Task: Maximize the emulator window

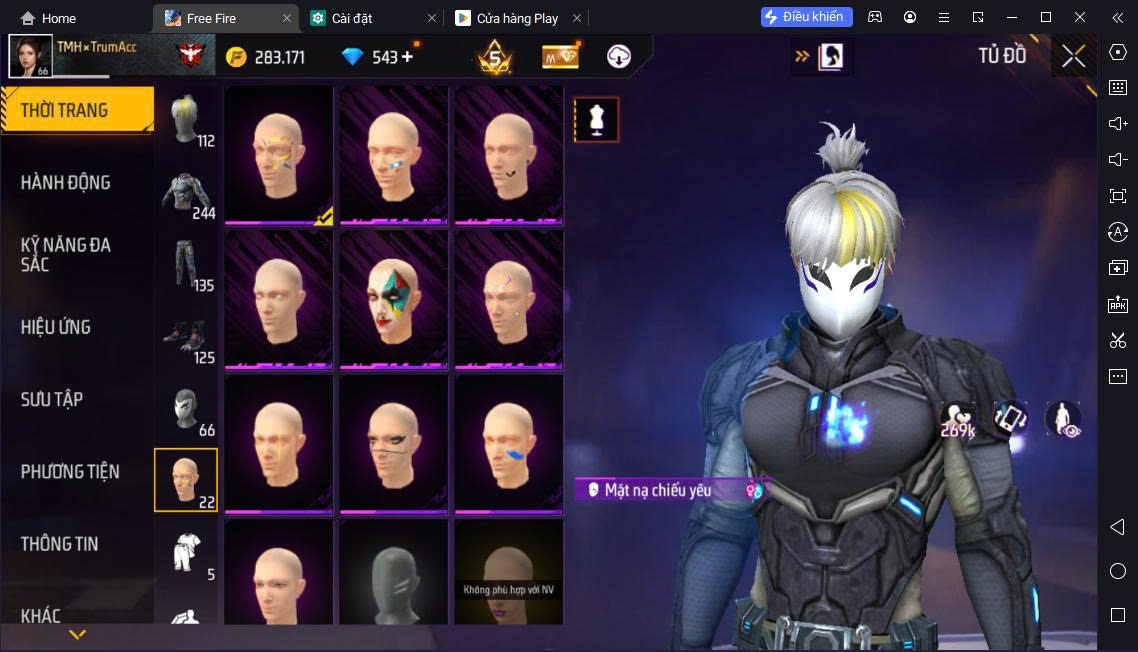Action: 1046,17
